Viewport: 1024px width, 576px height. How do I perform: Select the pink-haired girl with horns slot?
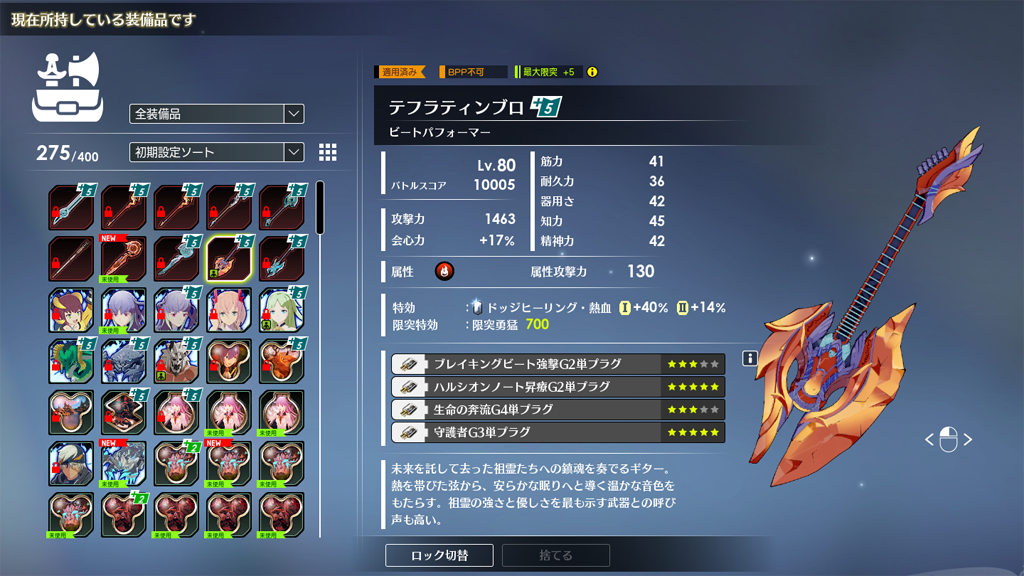(228, 310)
